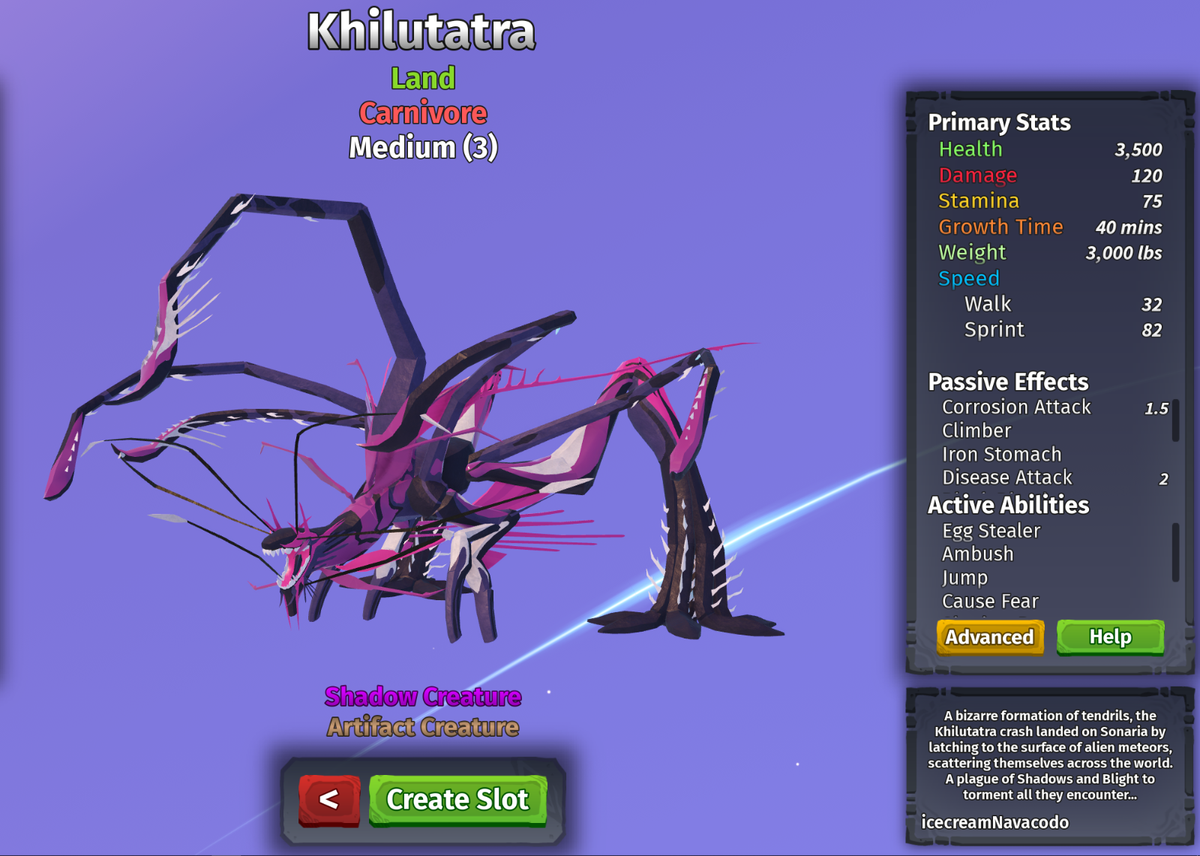This screenshot has width=1200, height=856.
Task: Go back with the red arrow button
Action: click(x=329, y=800)
